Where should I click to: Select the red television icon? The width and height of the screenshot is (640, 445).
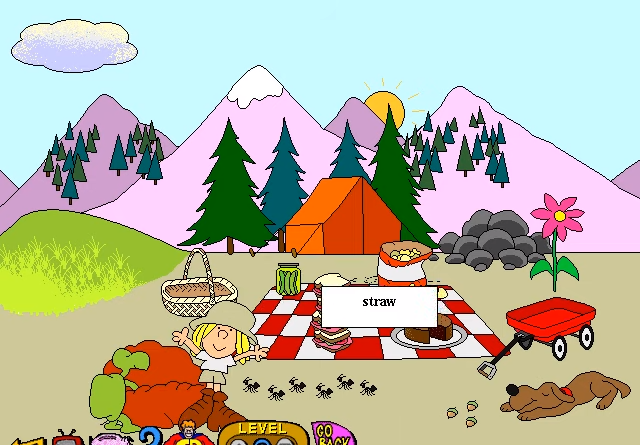68,438
